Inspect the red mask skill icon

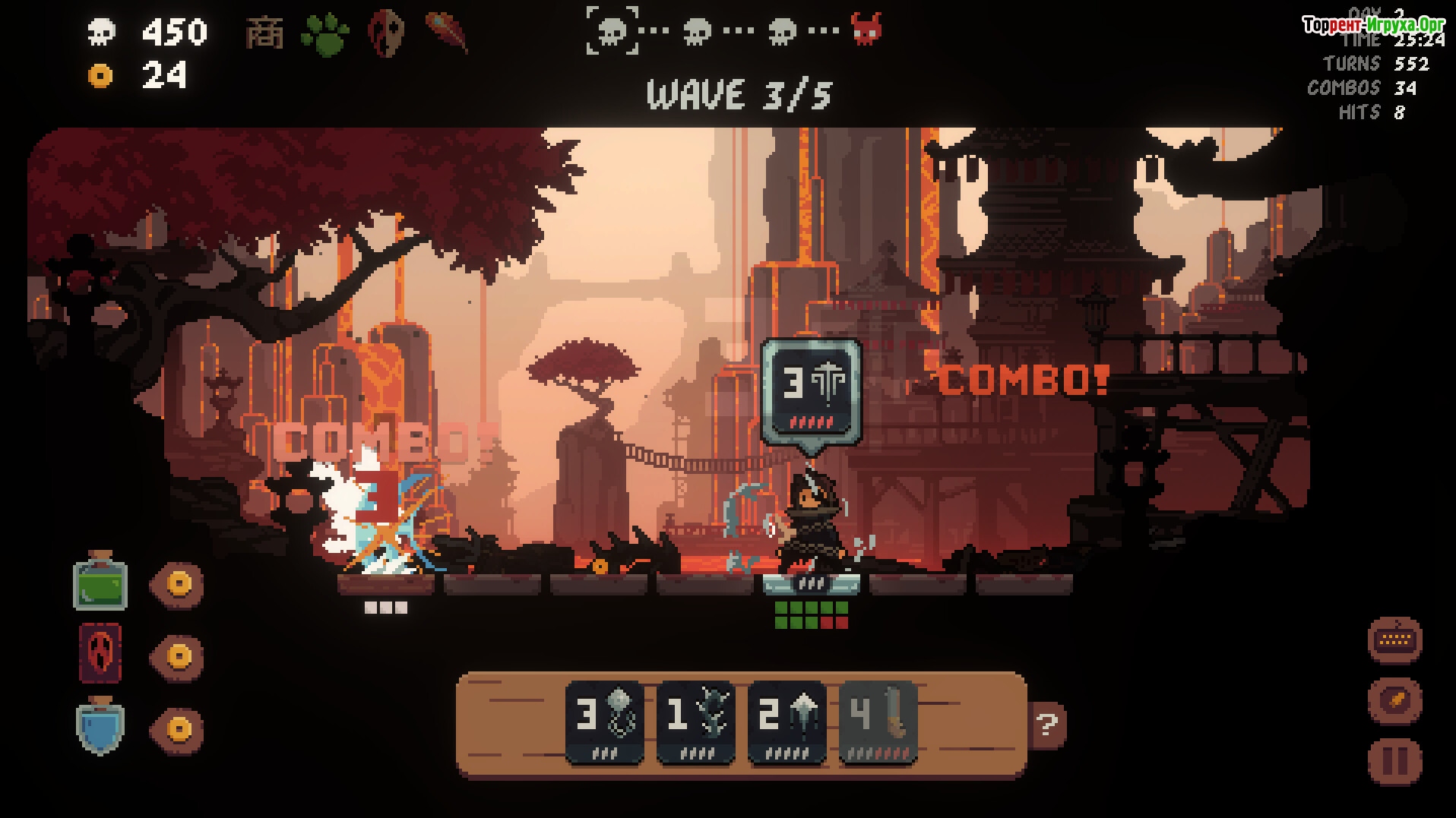point(386,33)
